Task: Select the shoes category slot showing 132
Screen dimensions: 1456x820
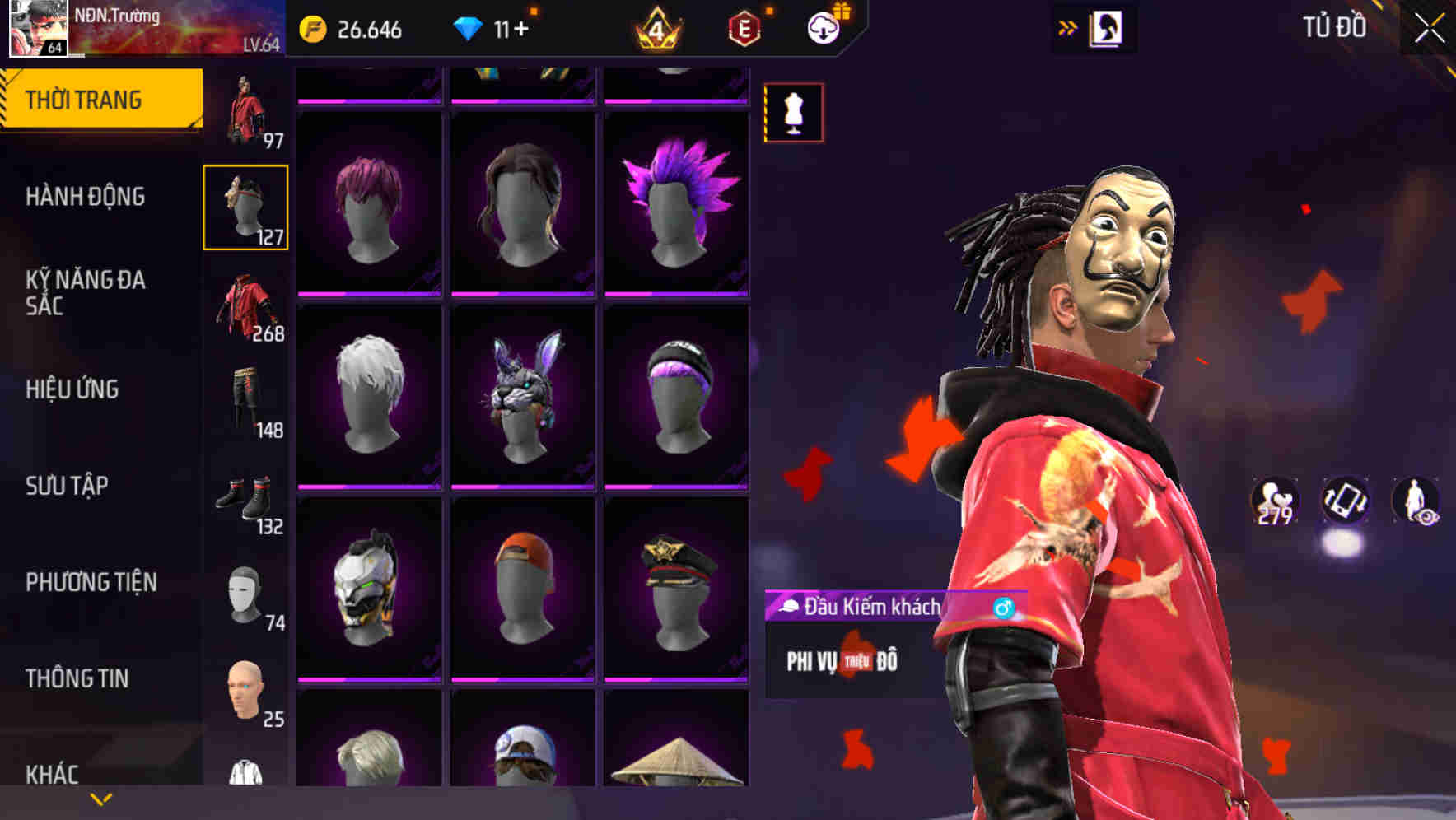Action: click(246, 492)
